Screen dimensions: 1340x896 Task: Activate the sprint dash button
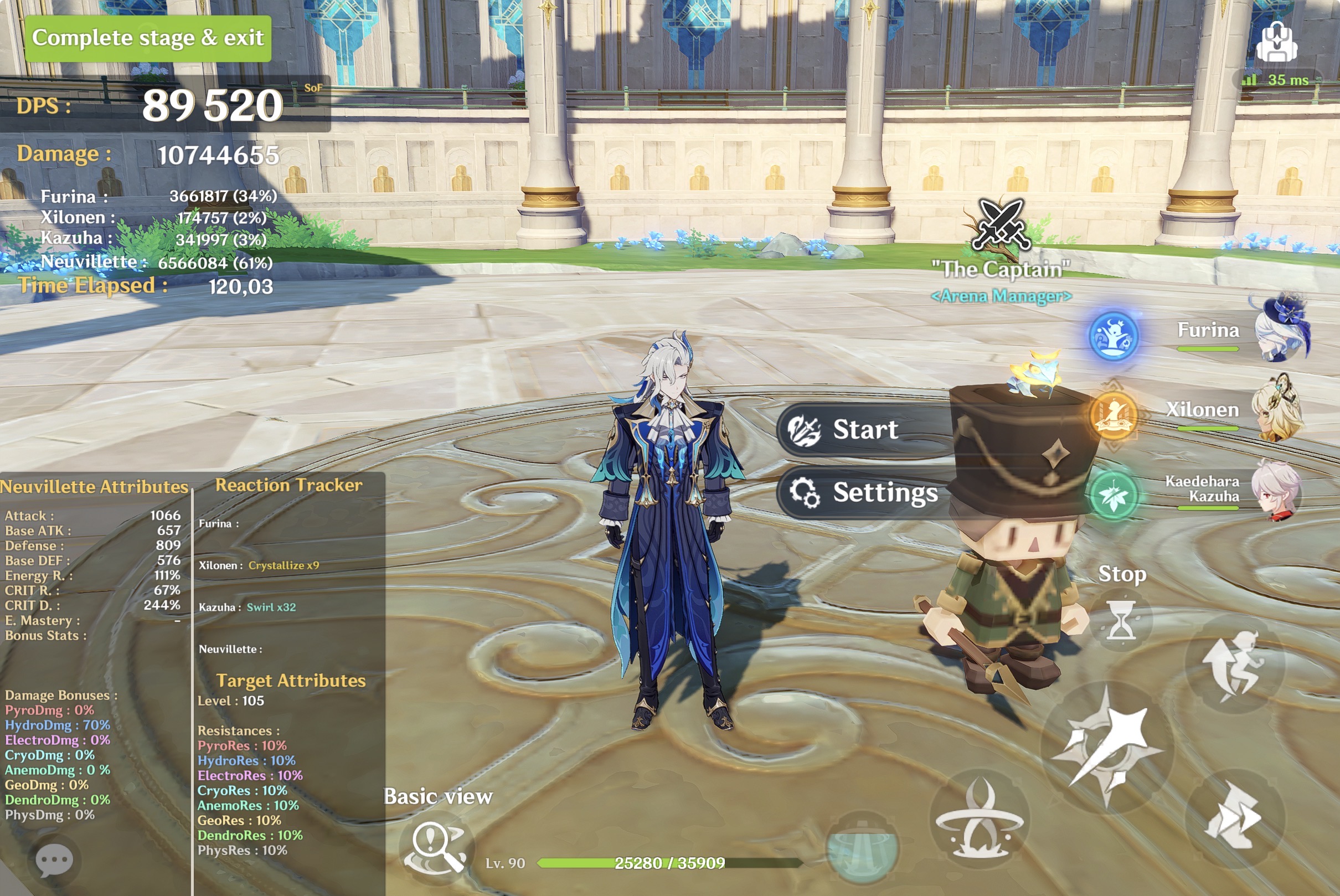(1234, 818)
